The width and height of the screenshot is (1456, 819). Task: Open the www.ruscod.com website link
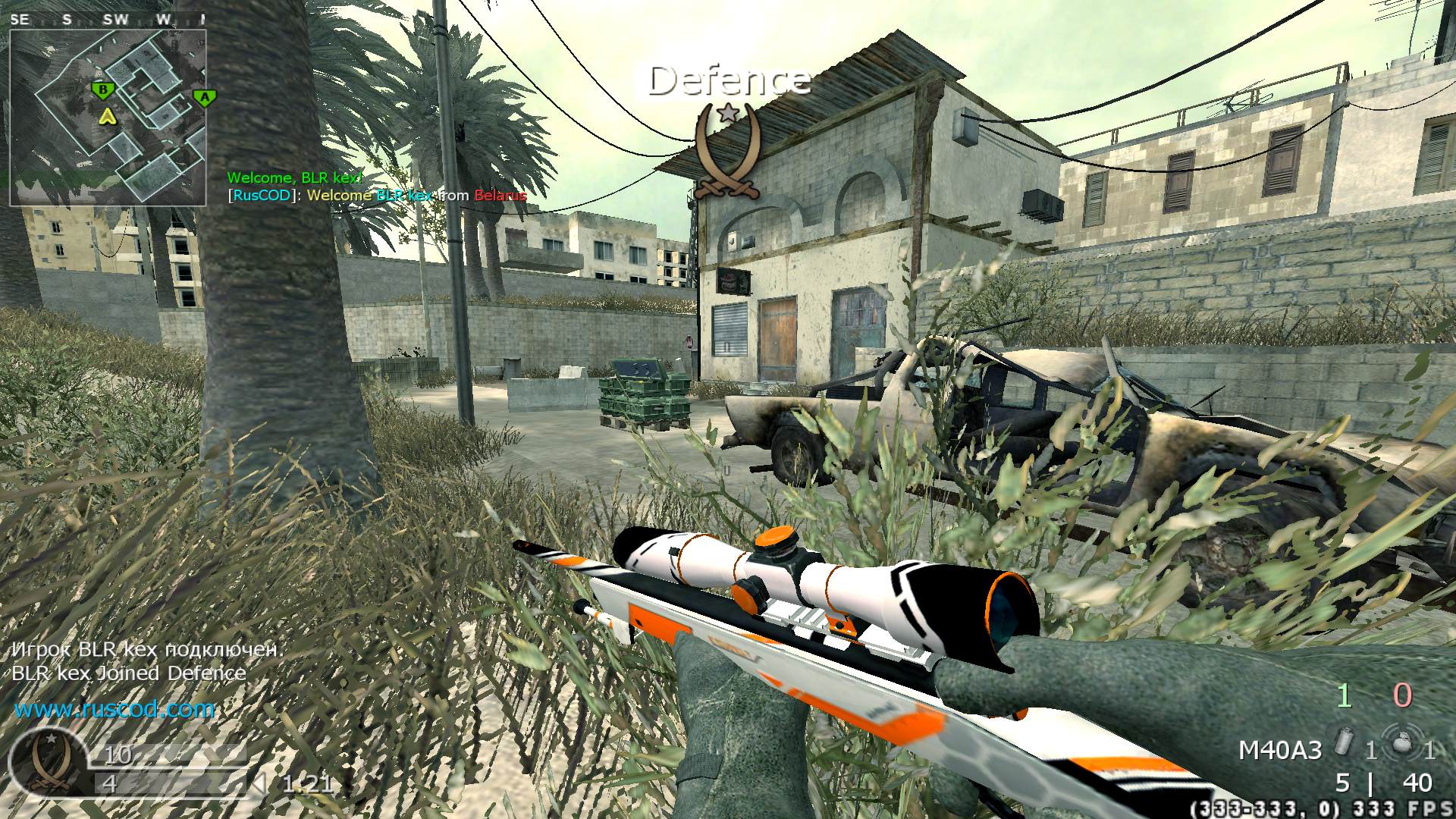click(x=113, y=711)
